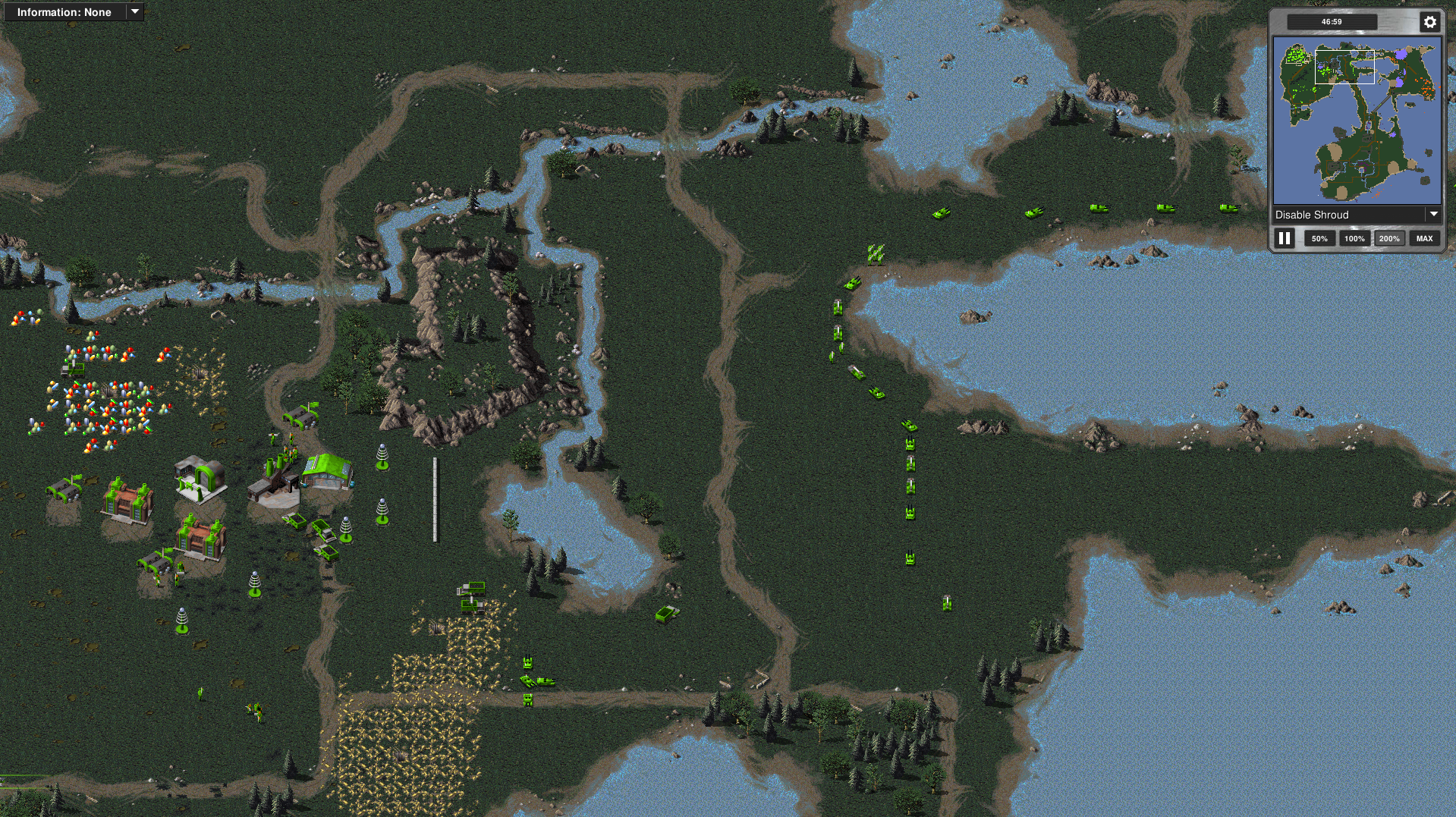Set replay speed to 100%
1456x817 pixels.
pyautogui.click(x=1354, y=238)
